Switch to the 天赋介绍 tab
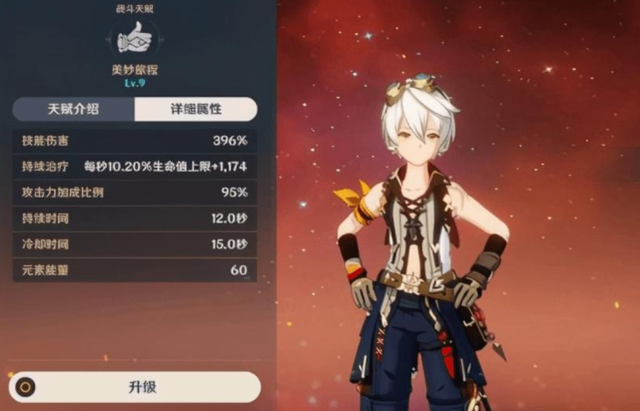 72,109
